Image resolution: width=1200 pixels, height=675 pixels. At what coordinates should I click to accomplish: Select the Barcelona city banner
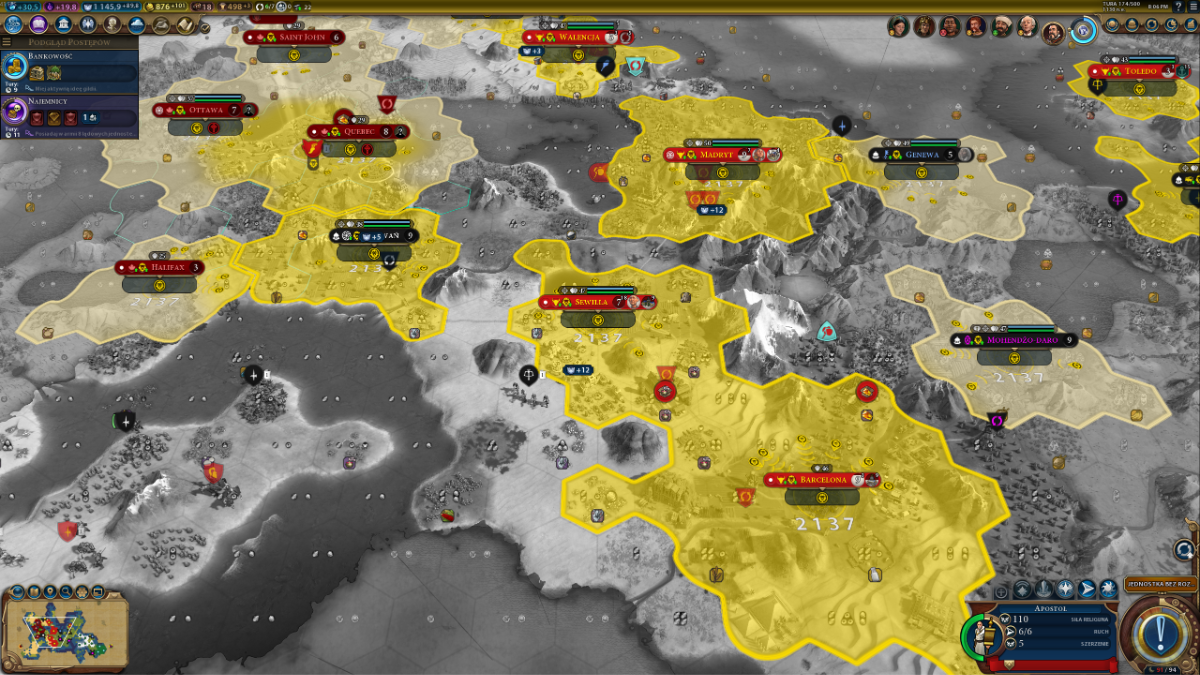[x=820, y=480]
